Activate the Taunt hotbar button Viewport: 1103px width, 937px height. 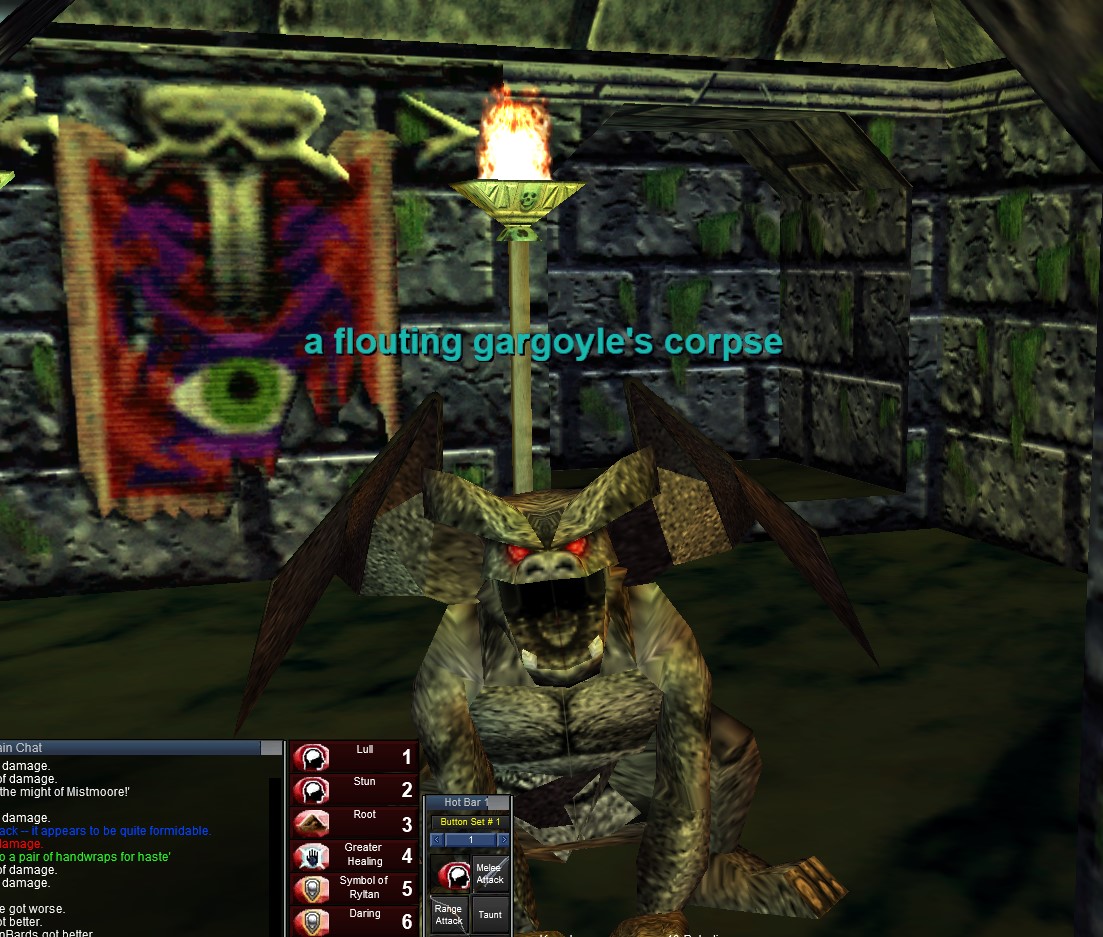coord(489,914)
